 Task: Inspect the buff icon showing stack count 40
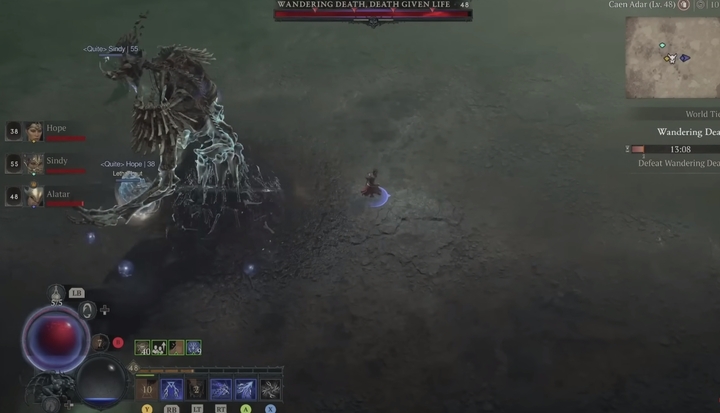click(x=143, y=348)
